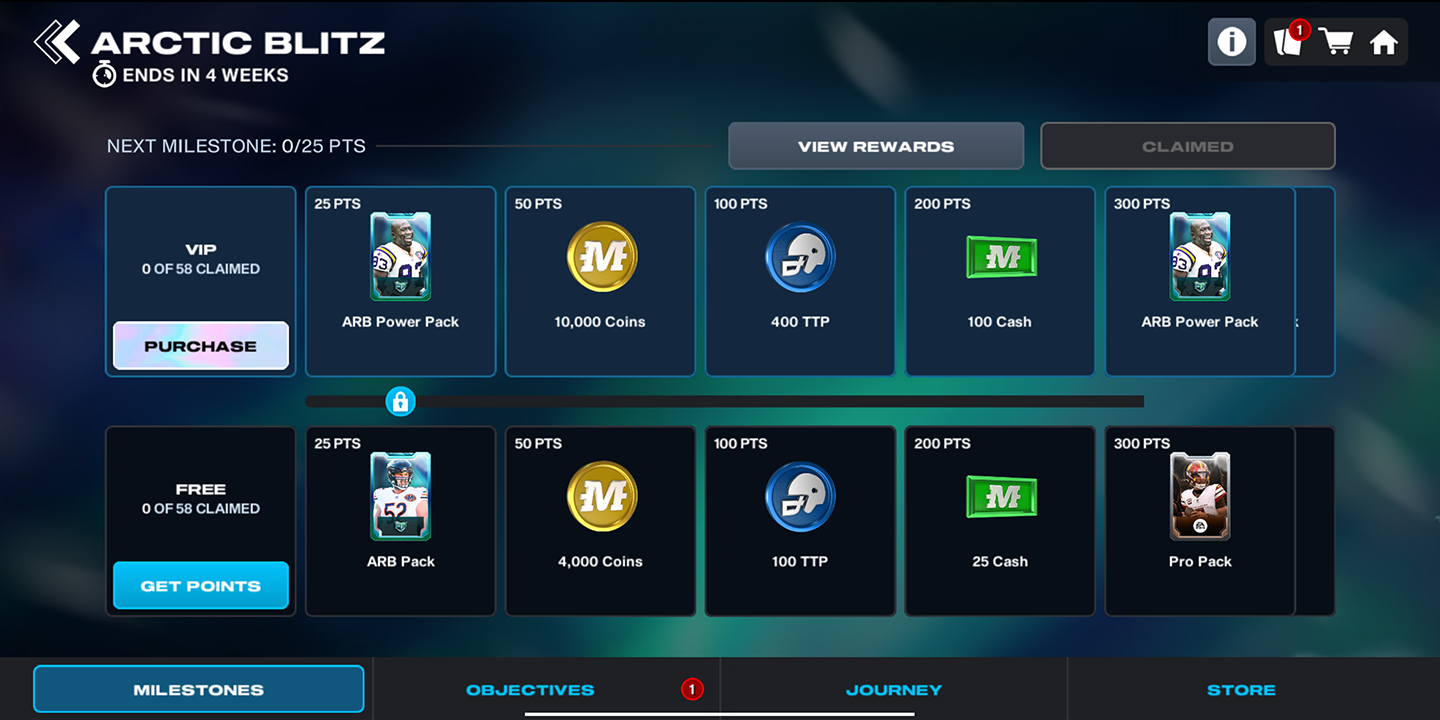
Task: Open the shopping cart
Action: 1337,42
